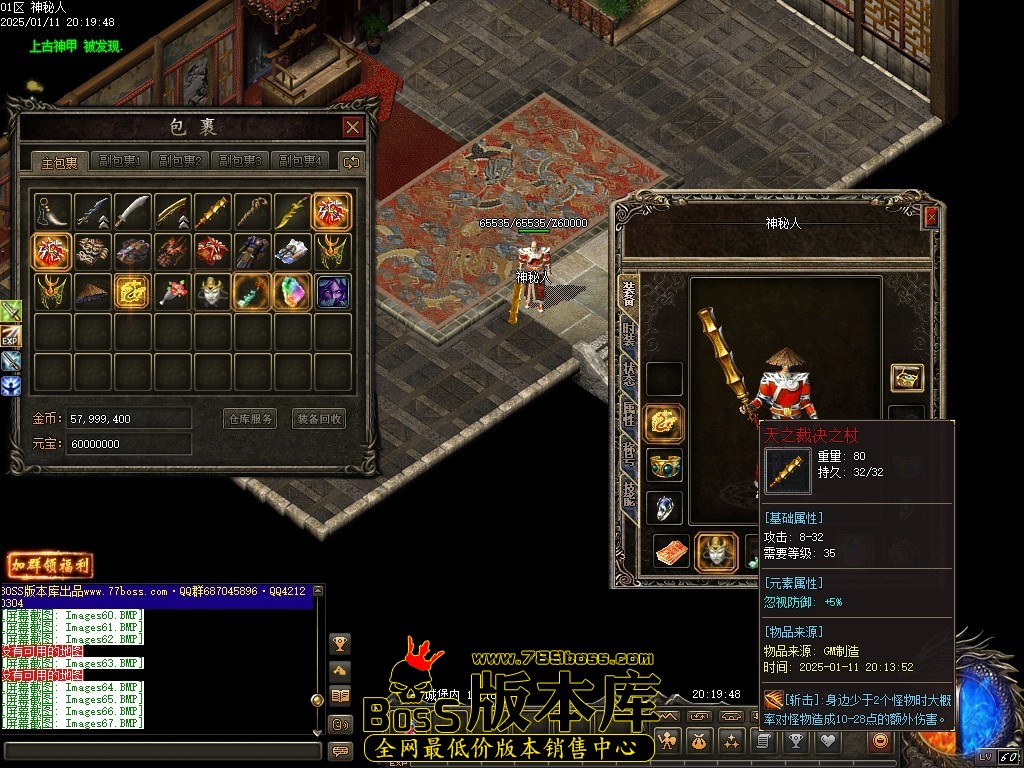Click the equipped gold bracelet slot

(x=664, y=465)
